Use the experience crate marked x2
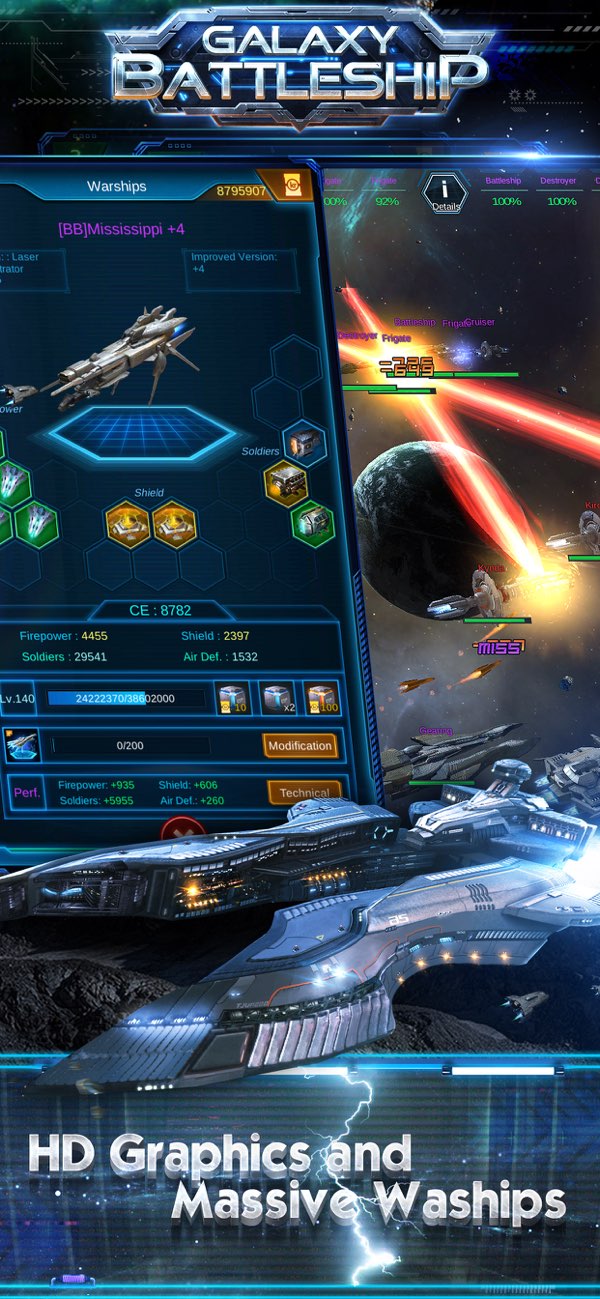The image size is (600, 1299). click(x=277, y=698)
